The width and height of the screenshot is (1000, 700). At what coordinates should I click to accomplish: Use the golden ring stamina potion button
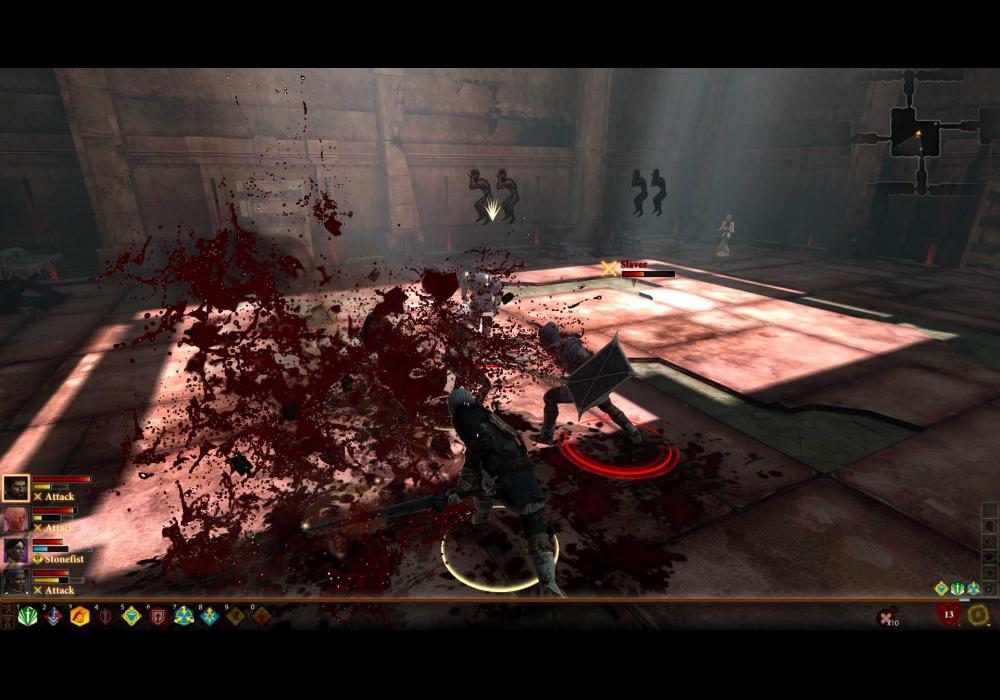(x=978, y=614)
